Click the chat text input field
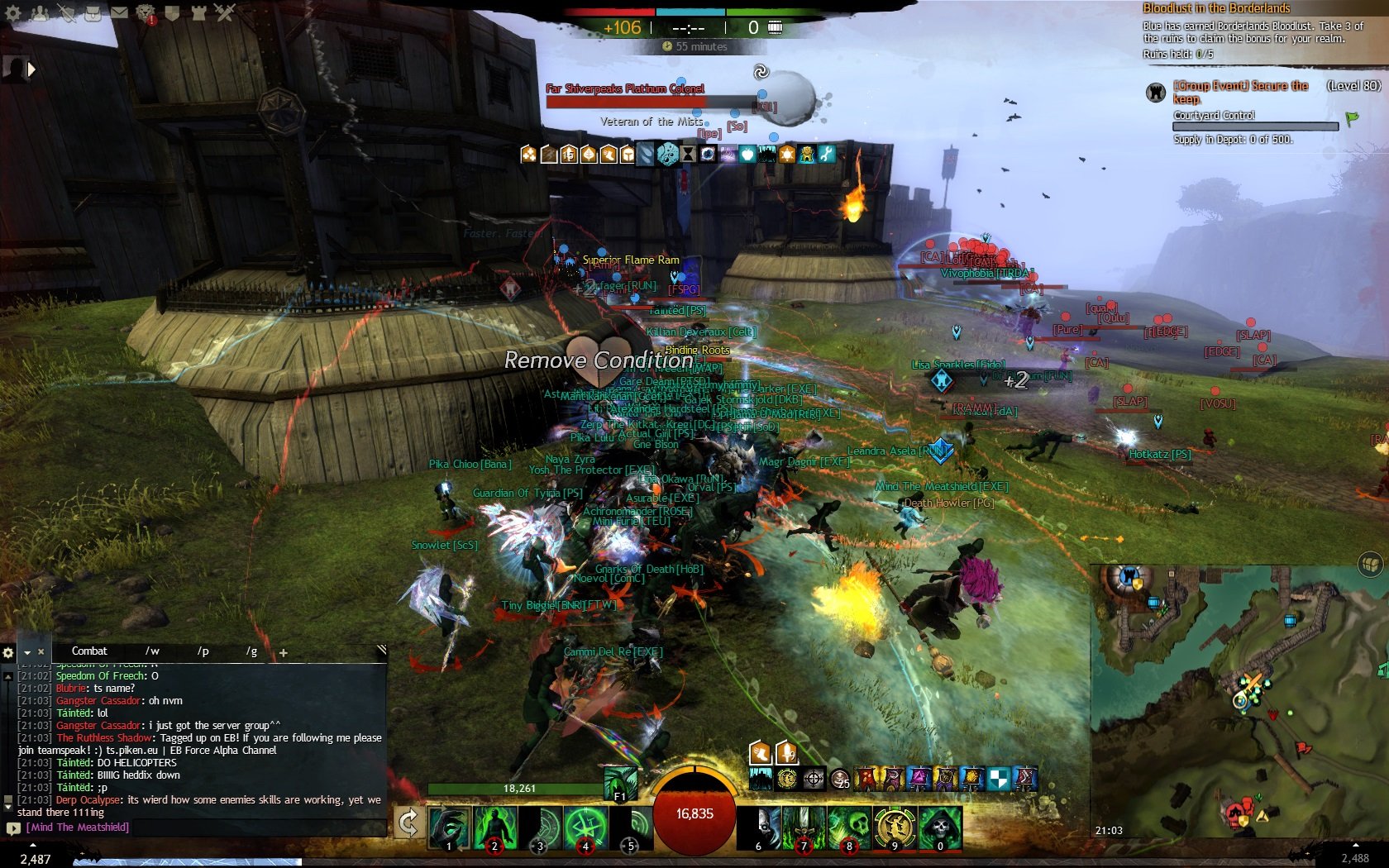 (198, 827)
